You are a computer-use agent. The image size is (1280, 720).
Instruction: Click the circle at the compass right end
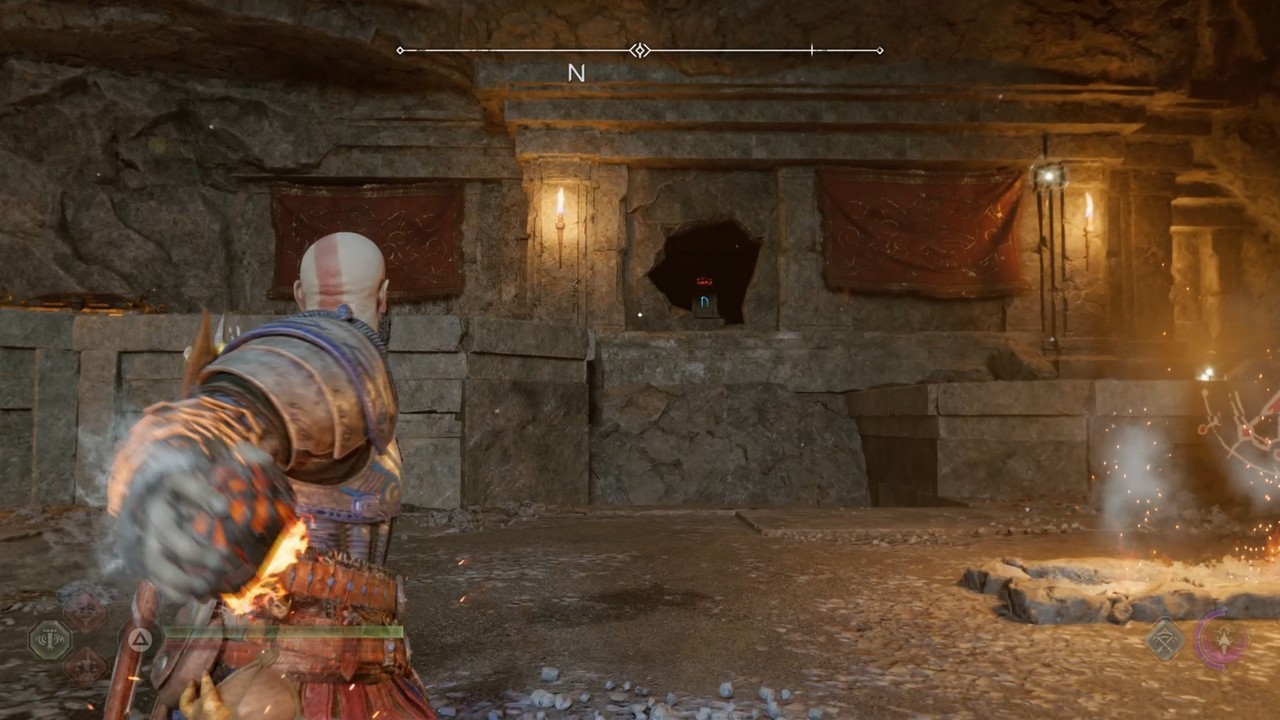click(879, 50)
